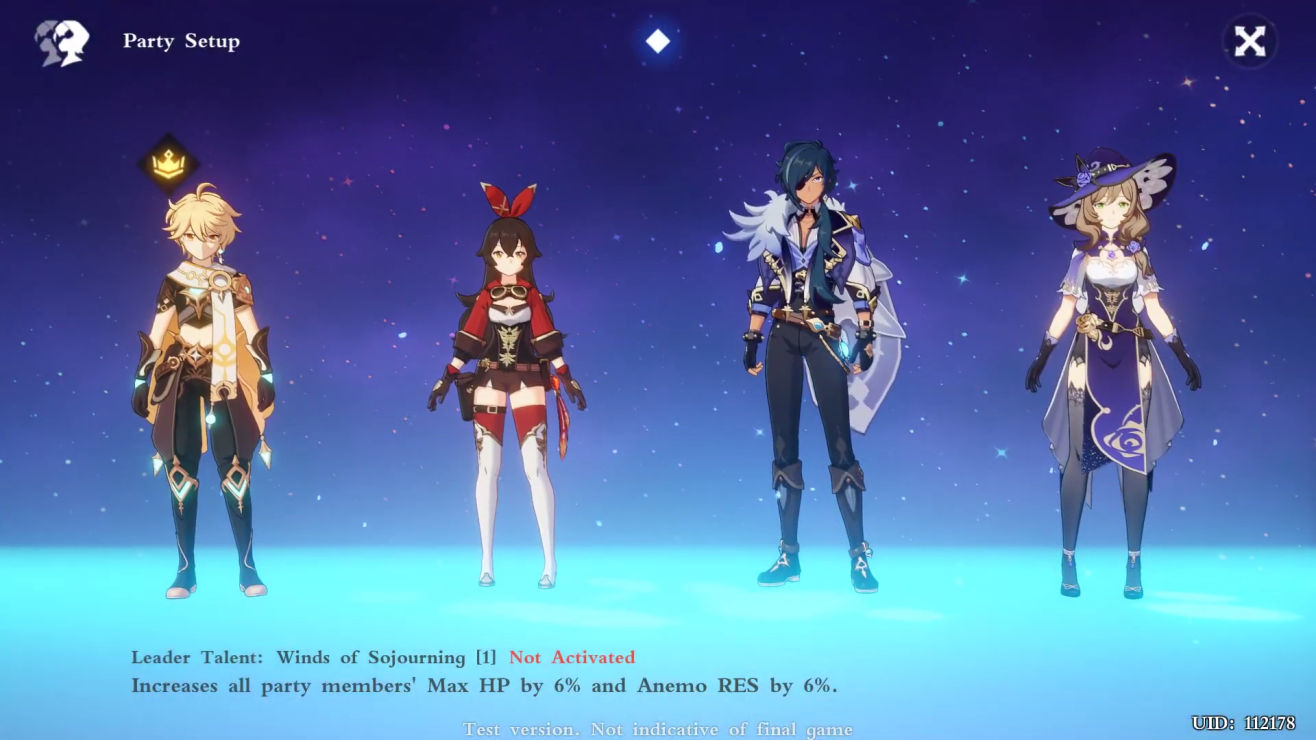Toggle the leader badge above the Traveler
The width and height of the screenshot is (1316, 740).
pos(170,162)
